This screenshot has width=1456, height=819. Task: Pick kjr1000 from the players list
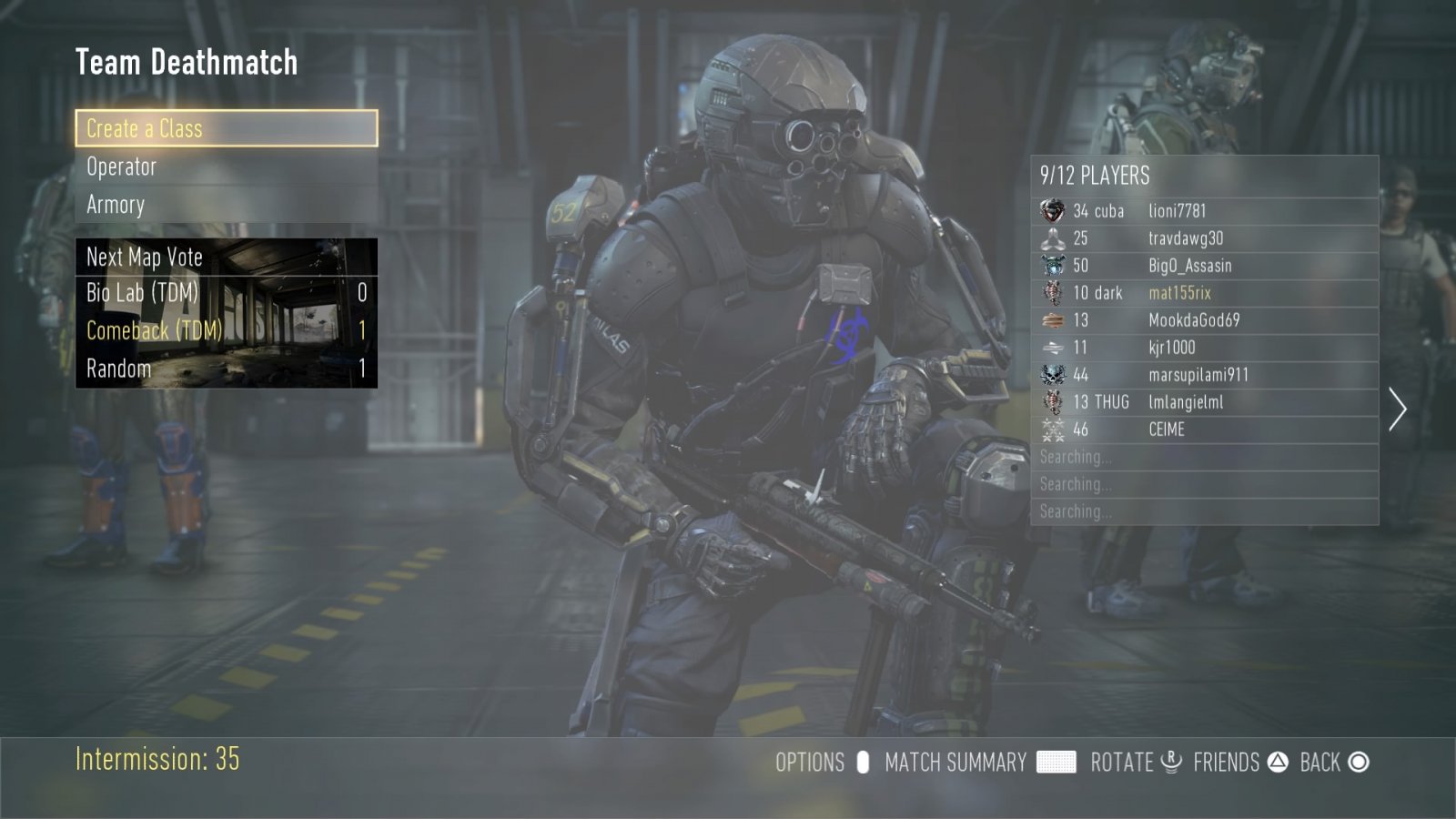point(1204,348)
